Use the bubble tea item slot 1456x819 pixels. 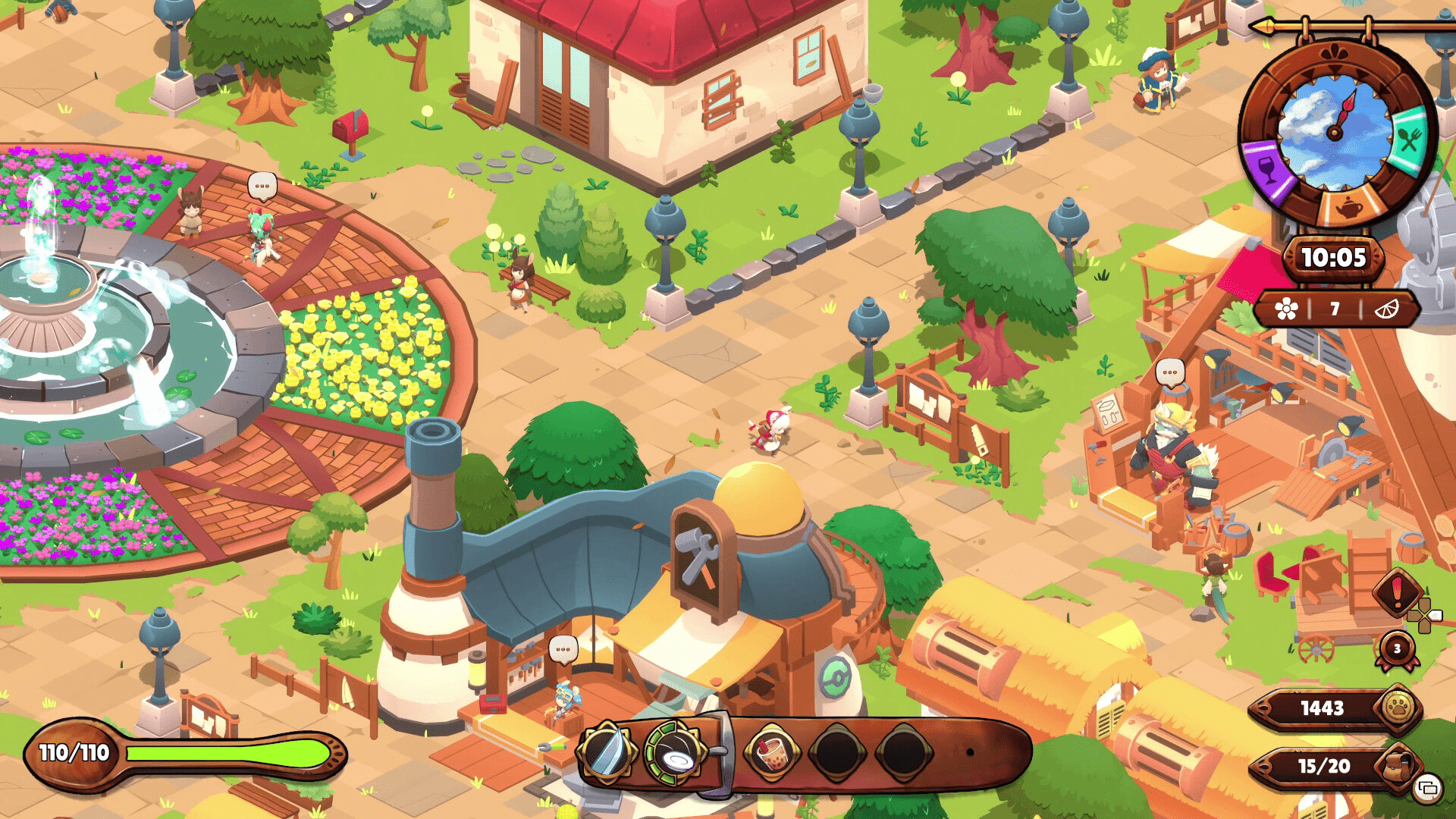[x=770, y=753]
